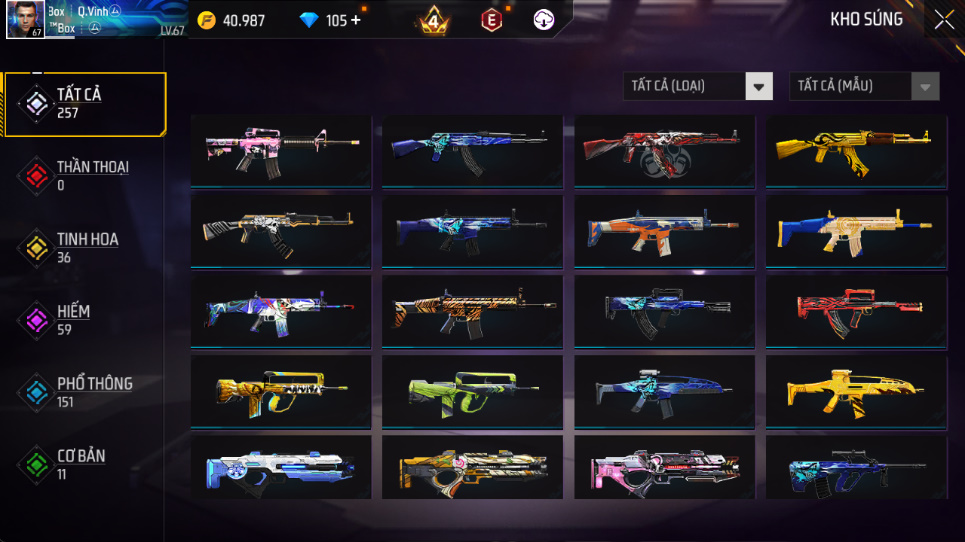This screenshot has height=542, width=965.
Task: Choose the all-gold AK rifle skin
Action: click(856, 150)
